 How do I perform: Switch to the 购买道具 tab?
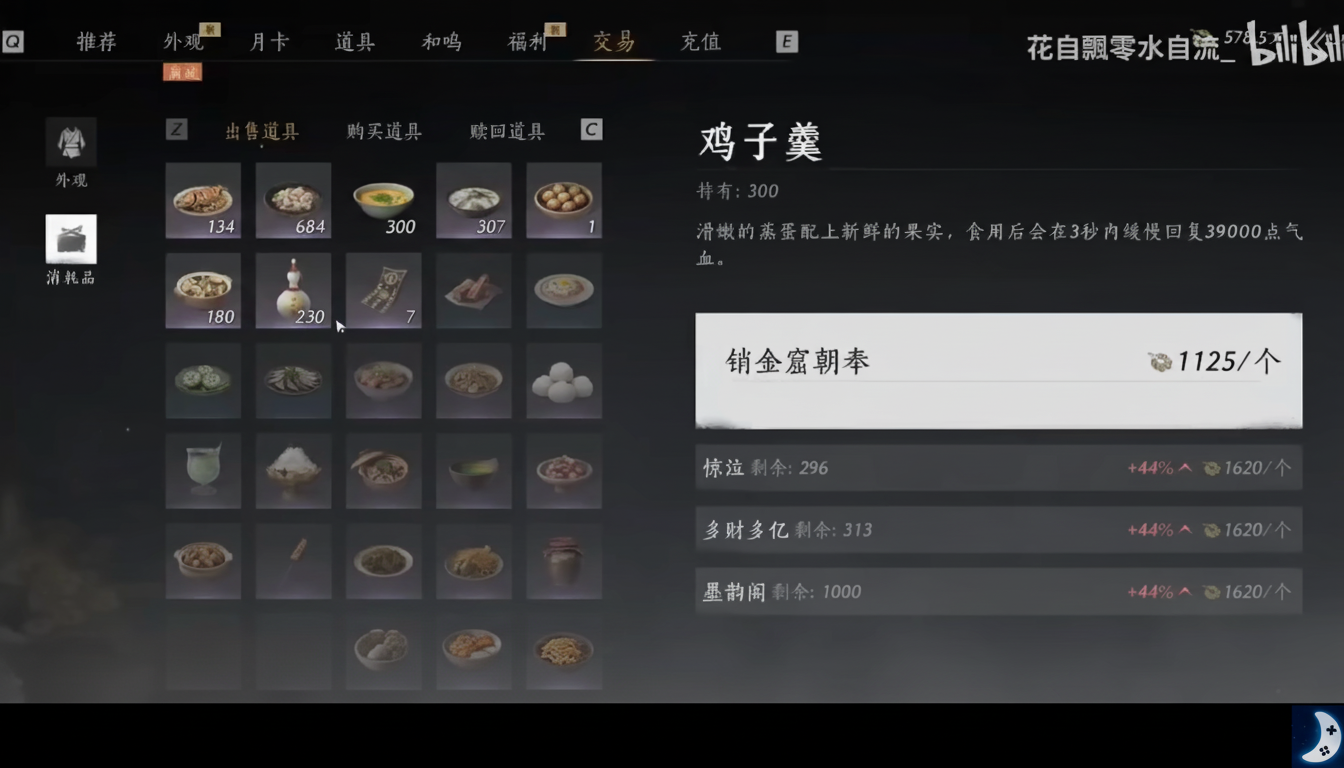tap(383, 131)
